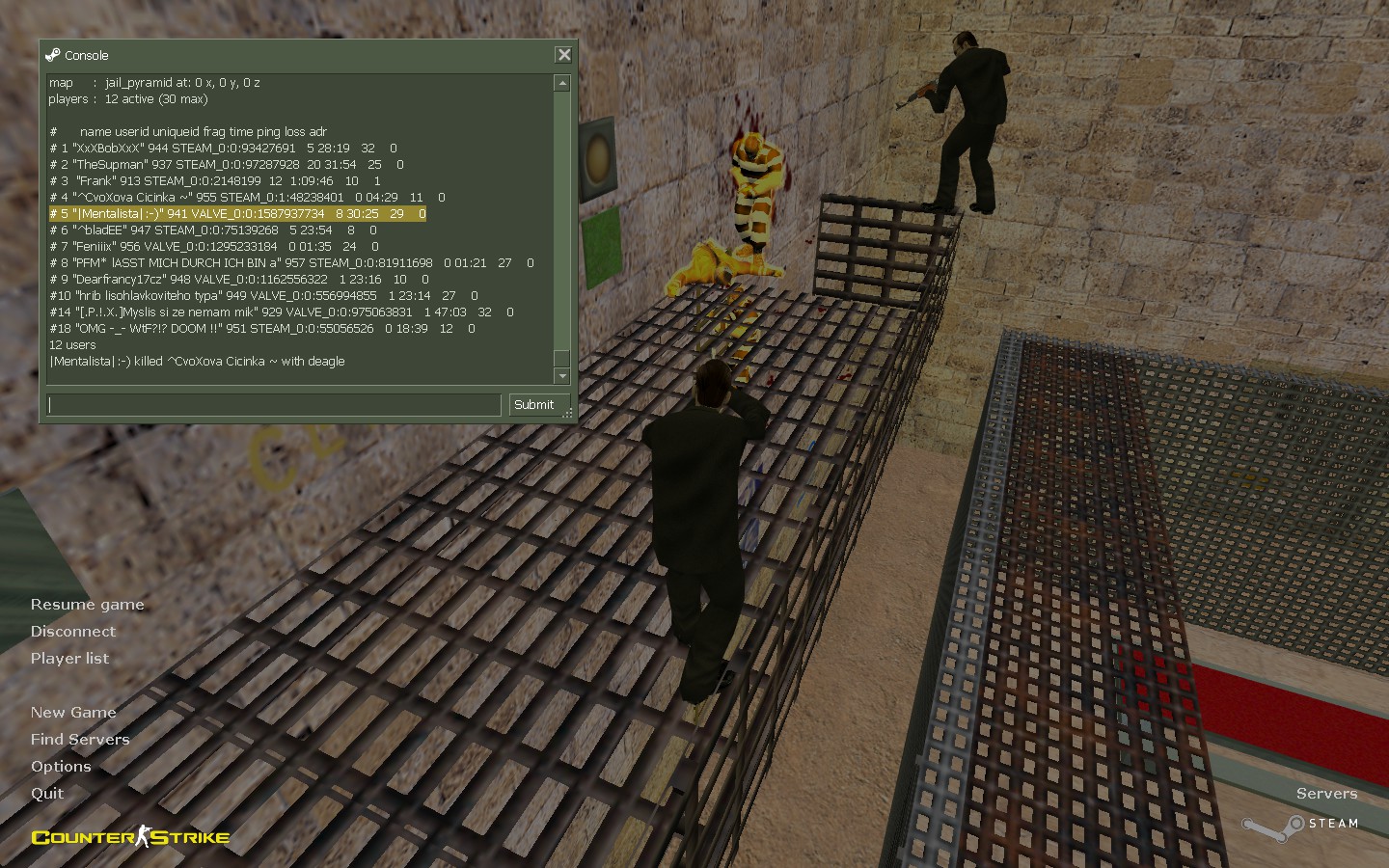Open the Servers Steam button
This screenshot has height=868, width=1389.
point(1302,812)
